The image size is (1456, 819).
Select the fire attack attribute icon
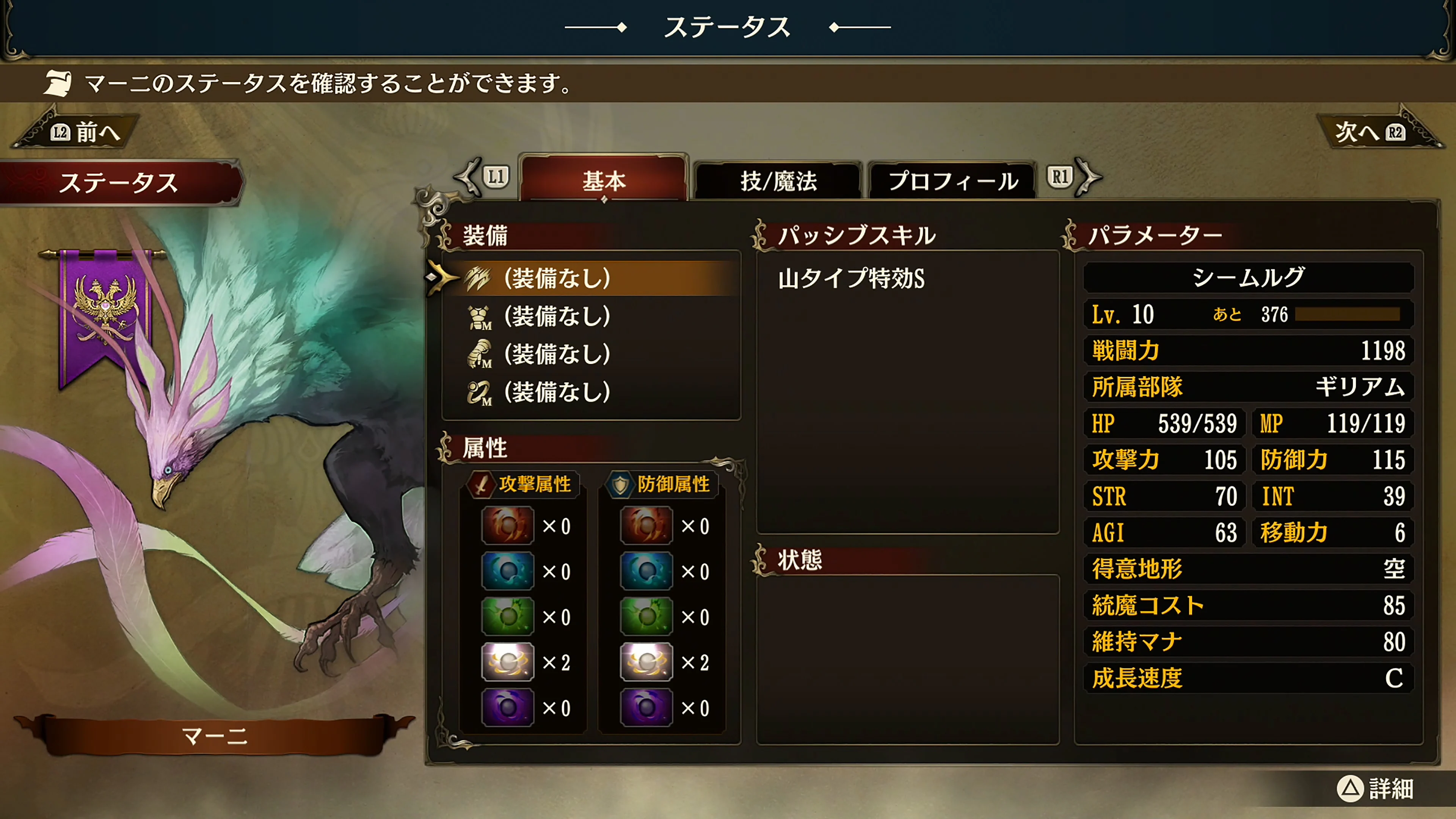click(x=508, y=526)
